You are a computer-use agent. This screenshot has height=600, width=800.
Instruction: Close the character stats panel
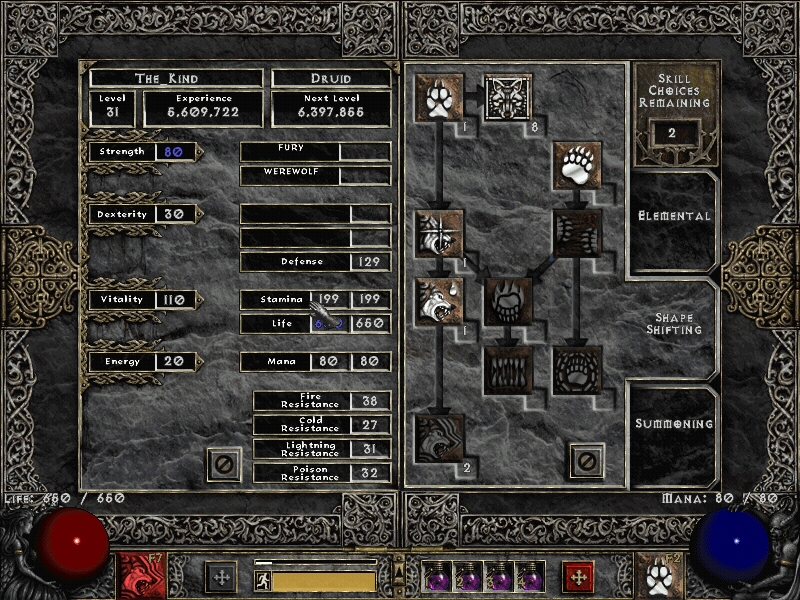click(x=224, y=465)
